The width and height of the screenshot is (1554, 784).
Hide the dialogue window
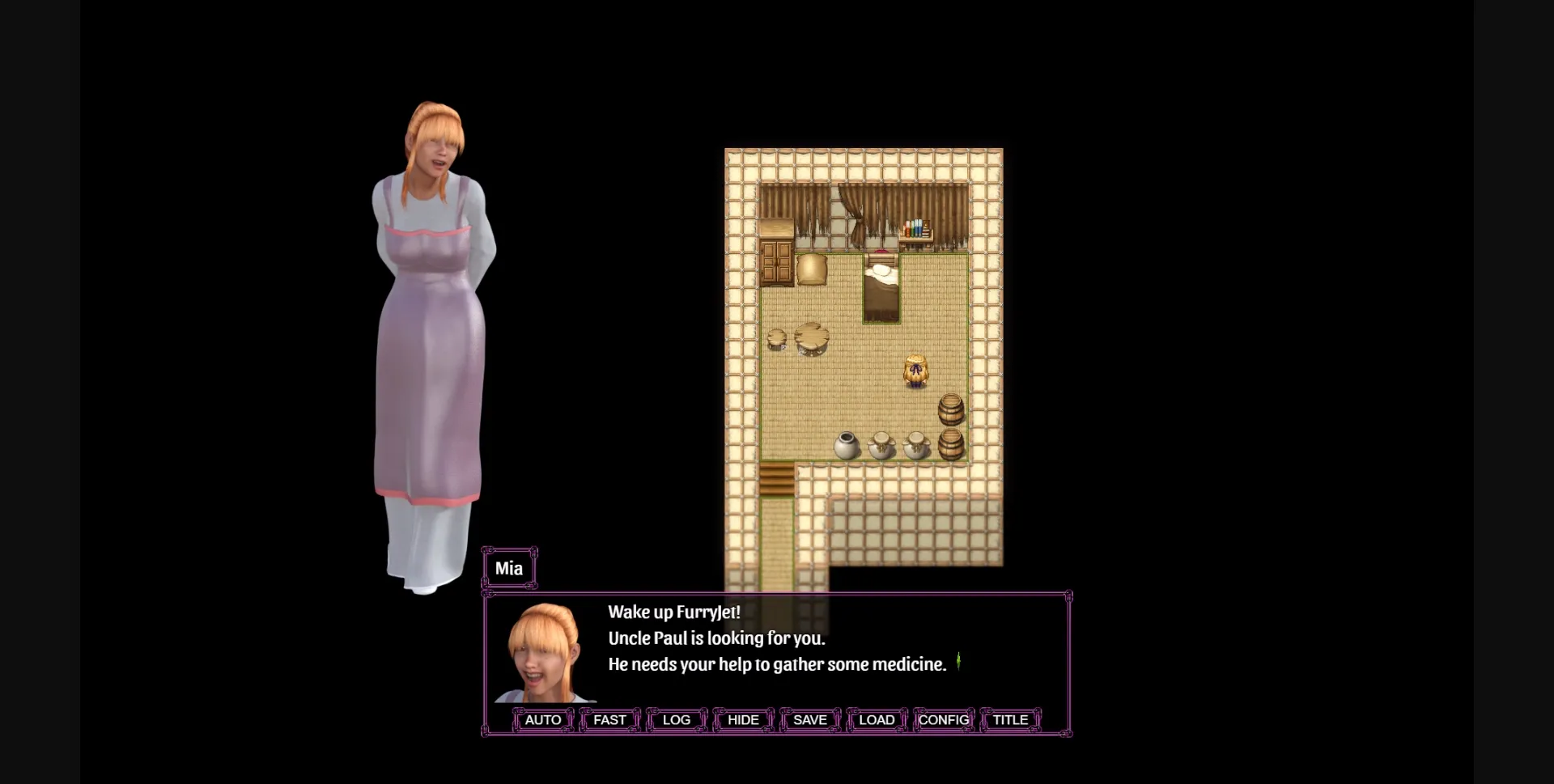pyautogui.click(x=742, y=719)
